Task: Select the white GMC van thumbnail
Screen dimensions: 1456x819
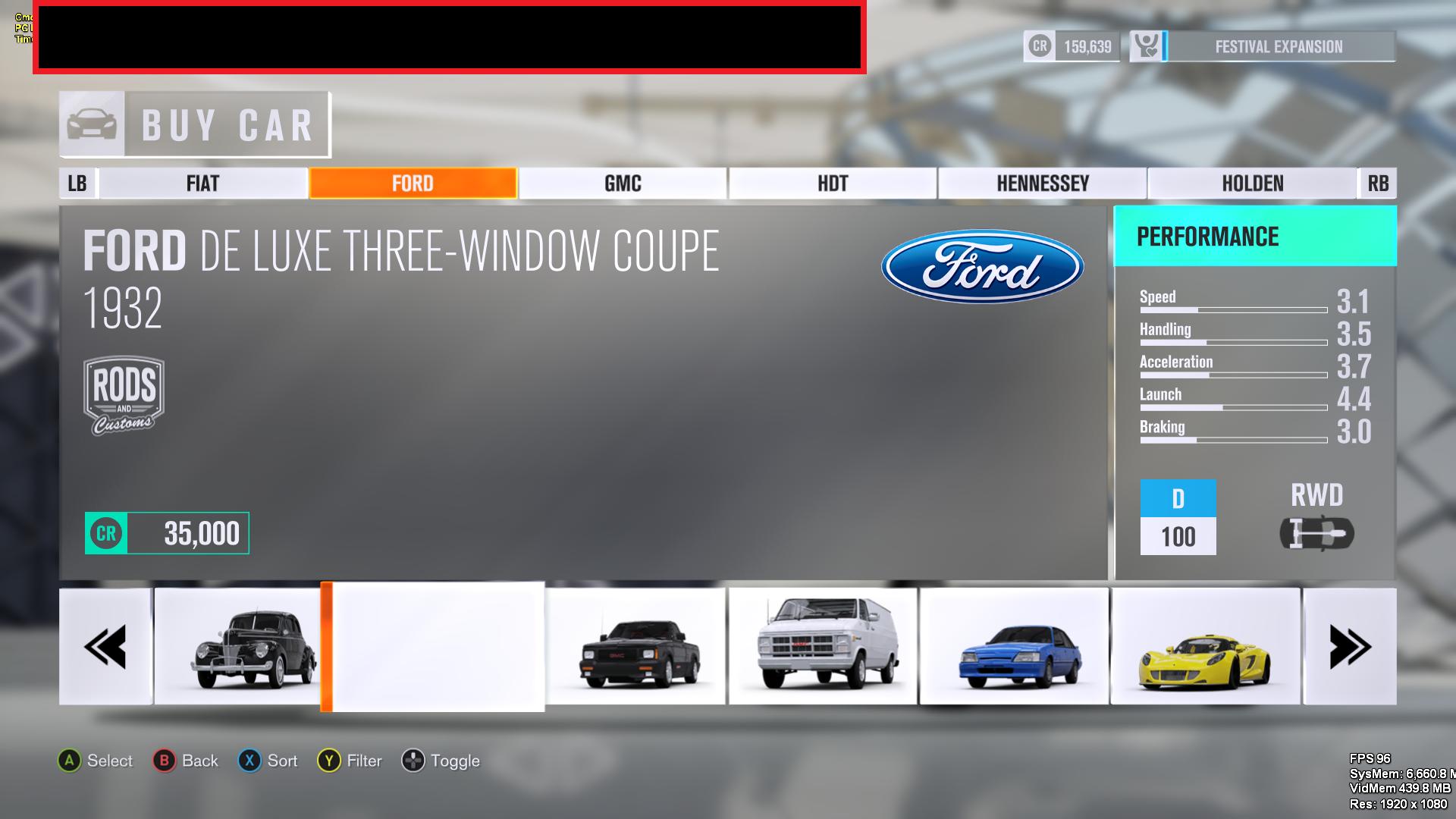Action: [823, 645]
